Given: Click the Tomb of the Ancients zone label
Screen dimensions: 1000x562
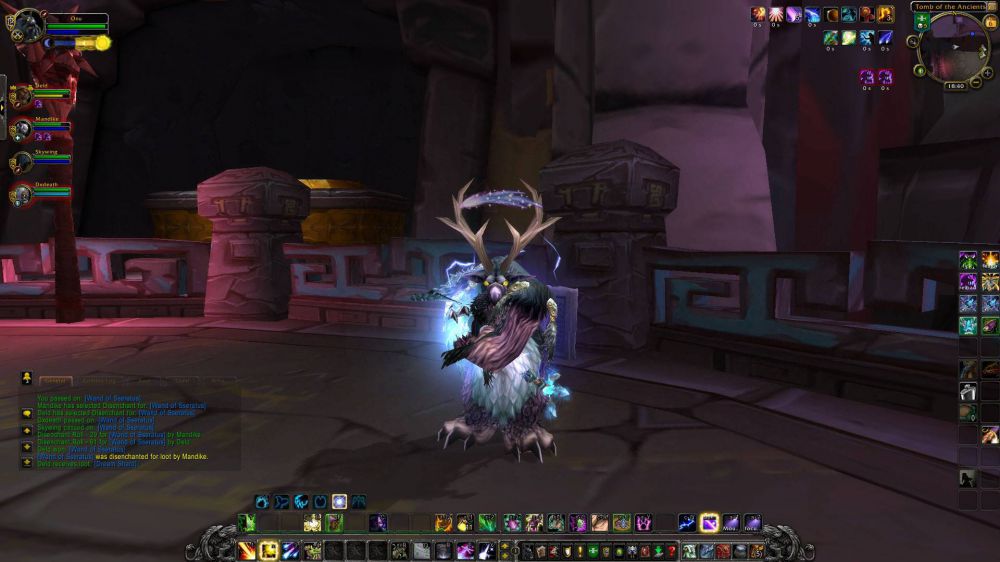Looking at the screenshot, I should tap(948, 7).
